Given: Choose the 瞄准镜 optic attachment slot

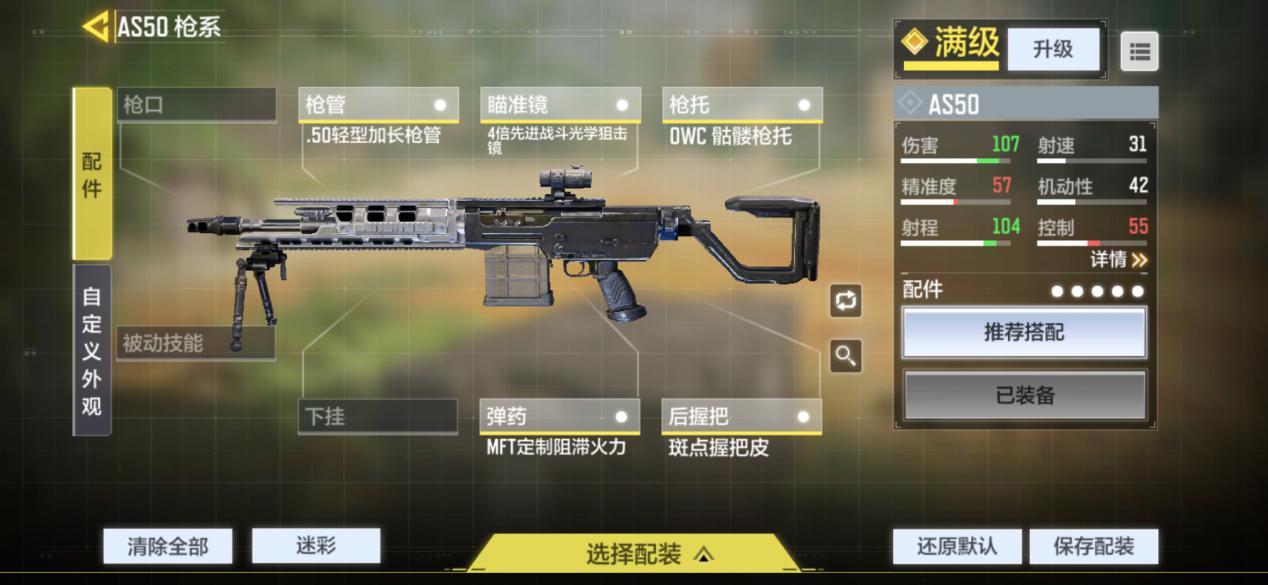Looking at the screenshot, I should pyautogui.click(x=560, y=105).
